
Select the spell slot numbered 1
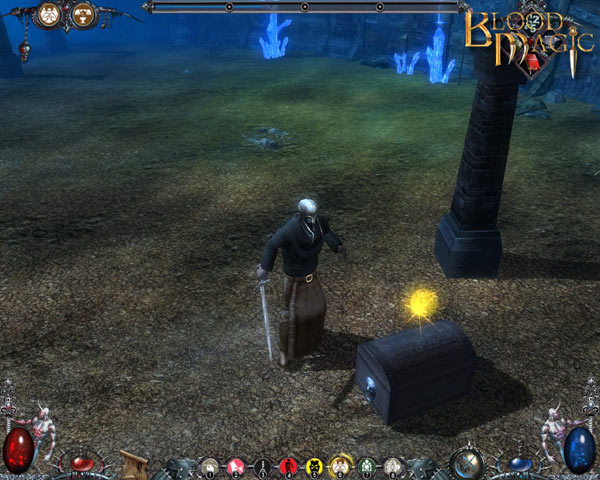pyautogui.click(x=210, y=465)
